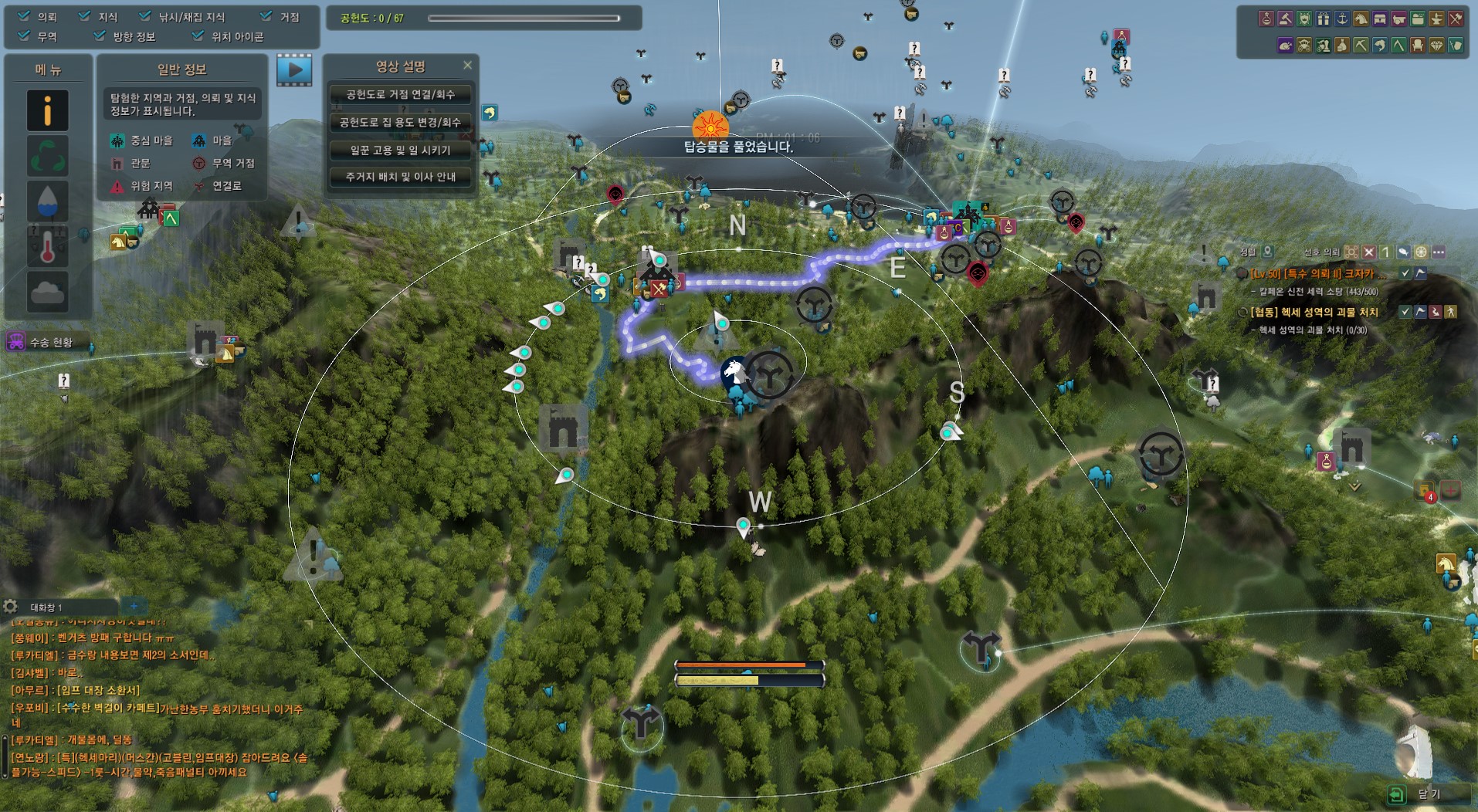Open the 주거지 배치 및 이사 안내 guide
1478x812 pixels.
pyautogui.click(x=400, y=178)
